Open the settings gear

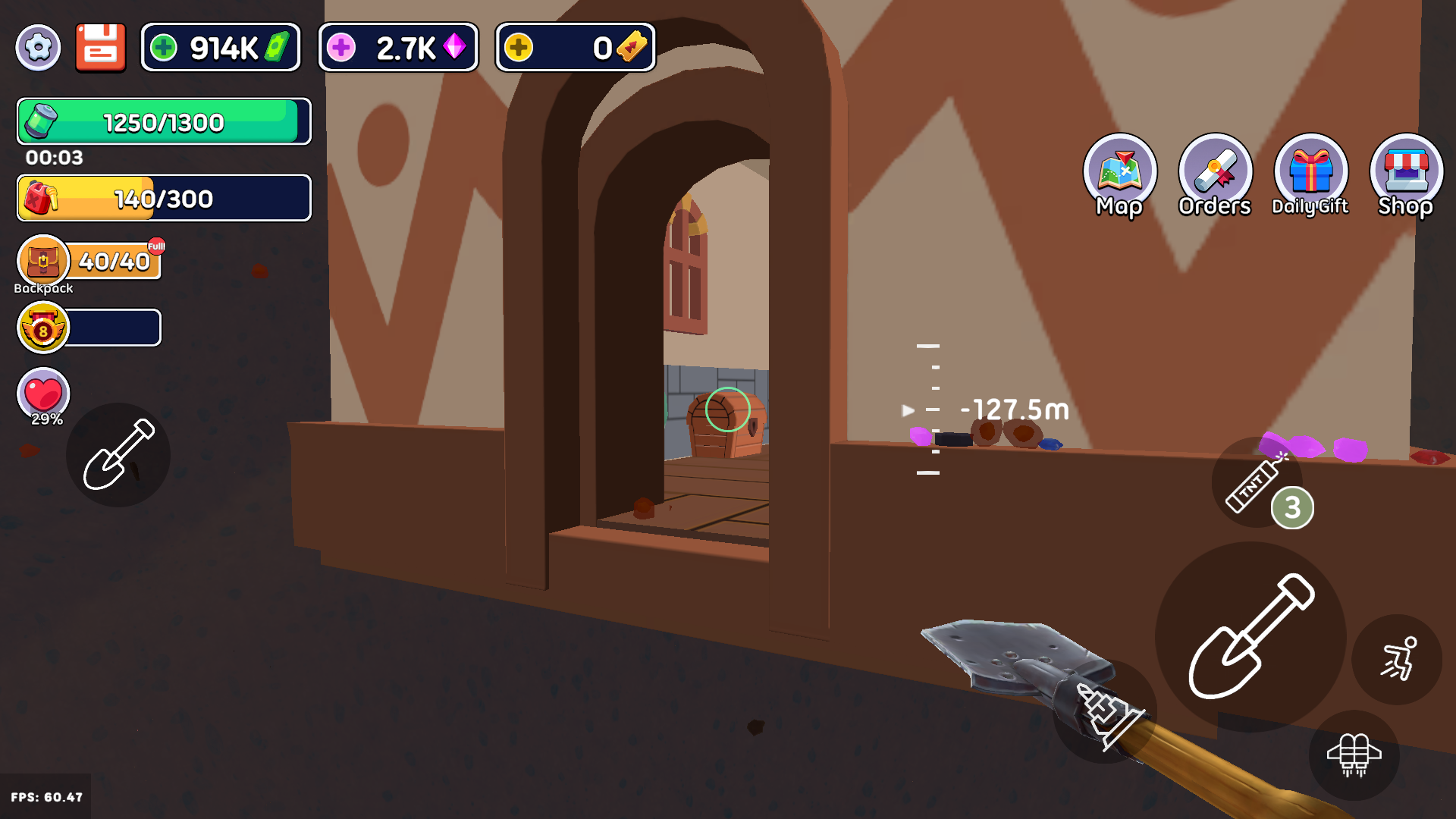point(38,47)
